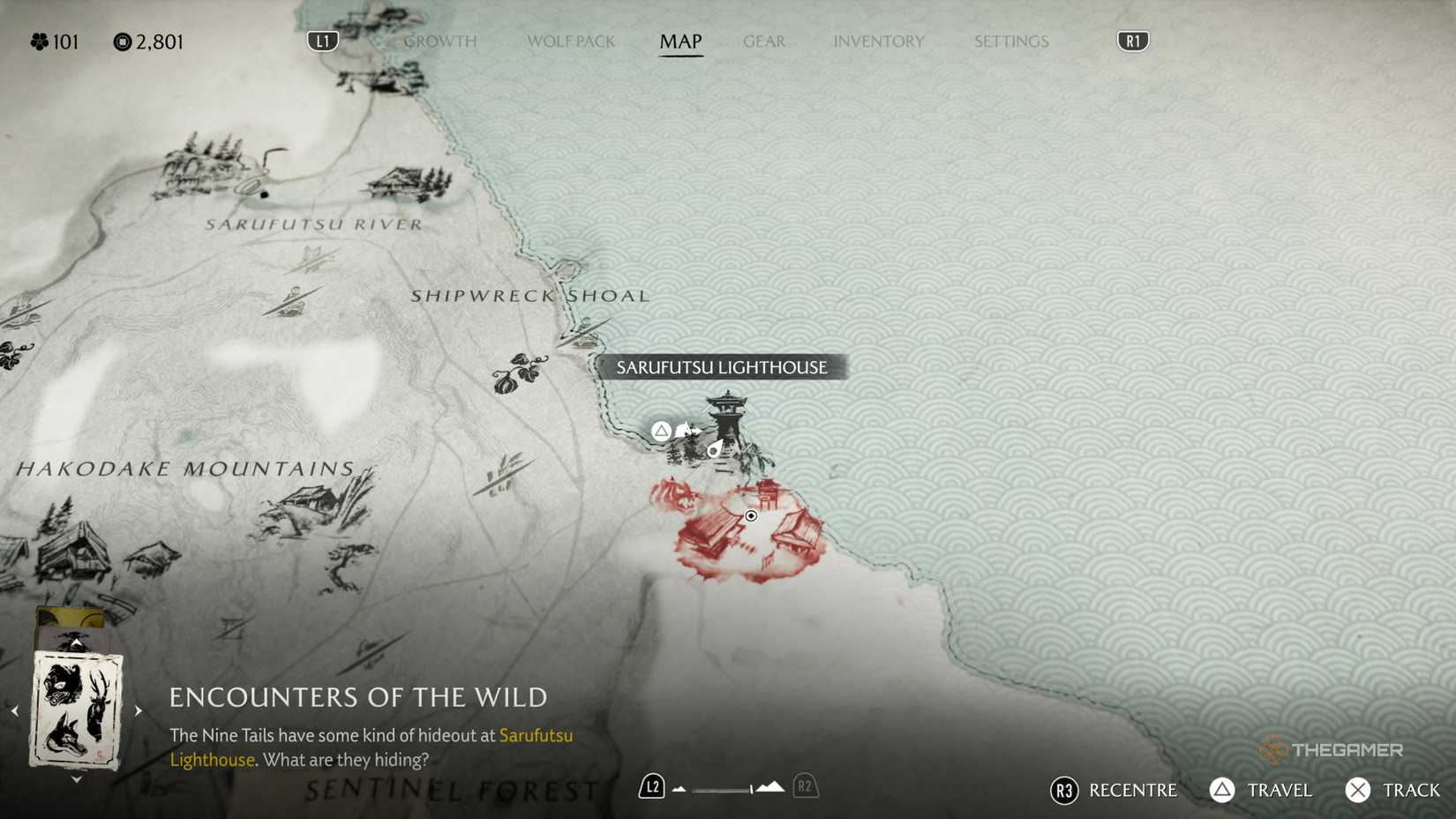Click the L2 zoom icon beside the zoom bar
This screenshot has width=1456, height=819.
(651, 785)
